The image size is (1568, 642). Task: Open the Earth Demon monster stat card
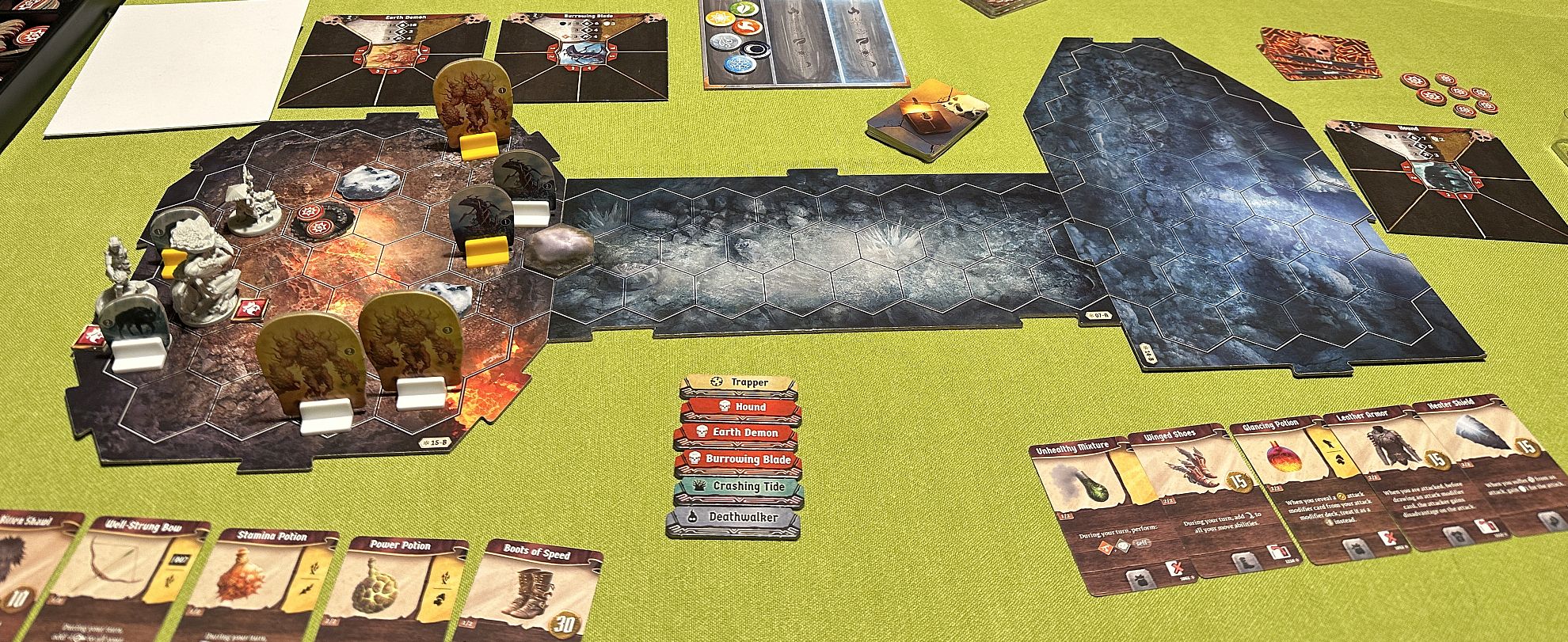click(390, 61)
